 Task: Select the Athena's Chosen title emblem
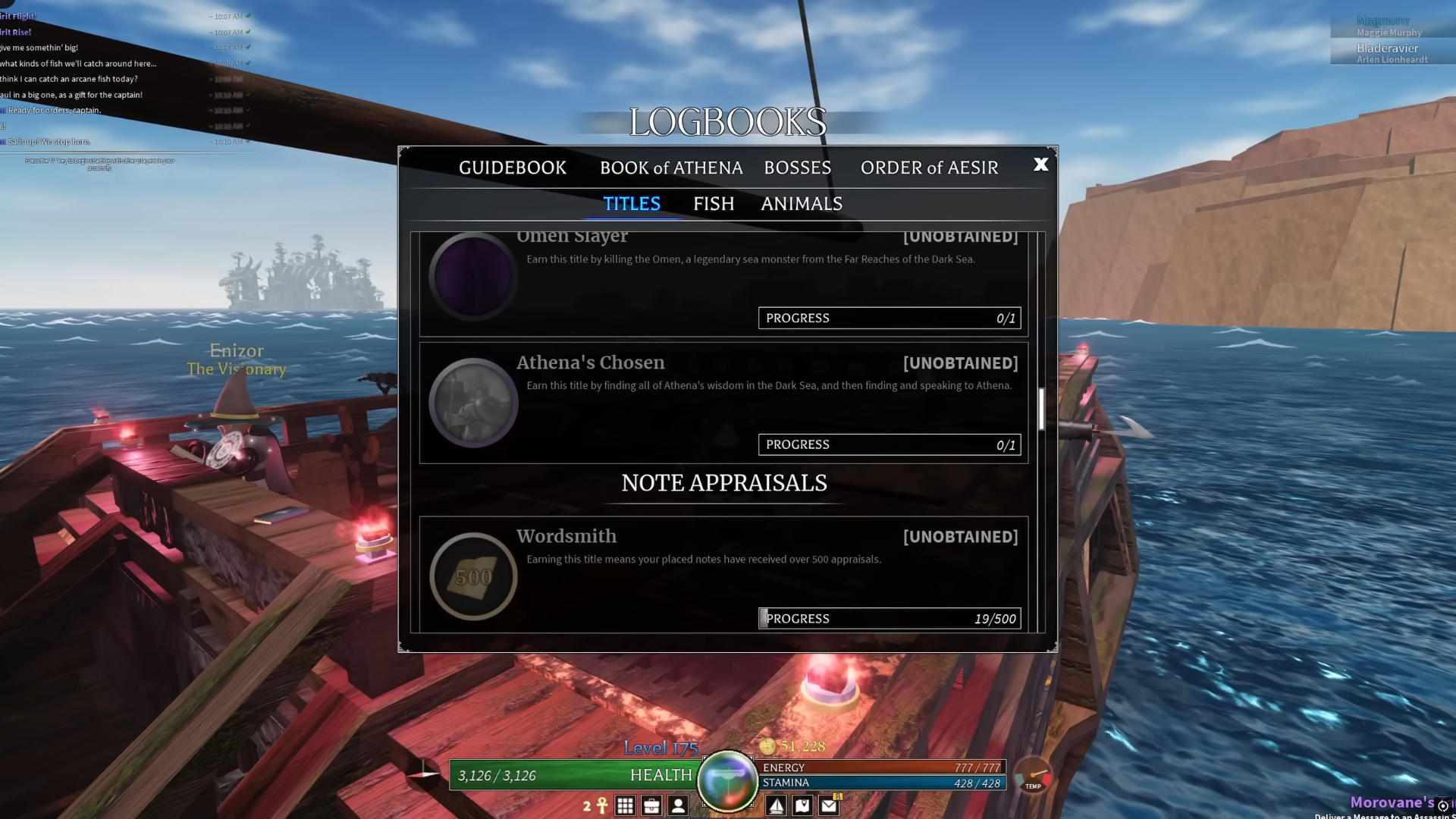pyautogui.click(x=473, y=403)
